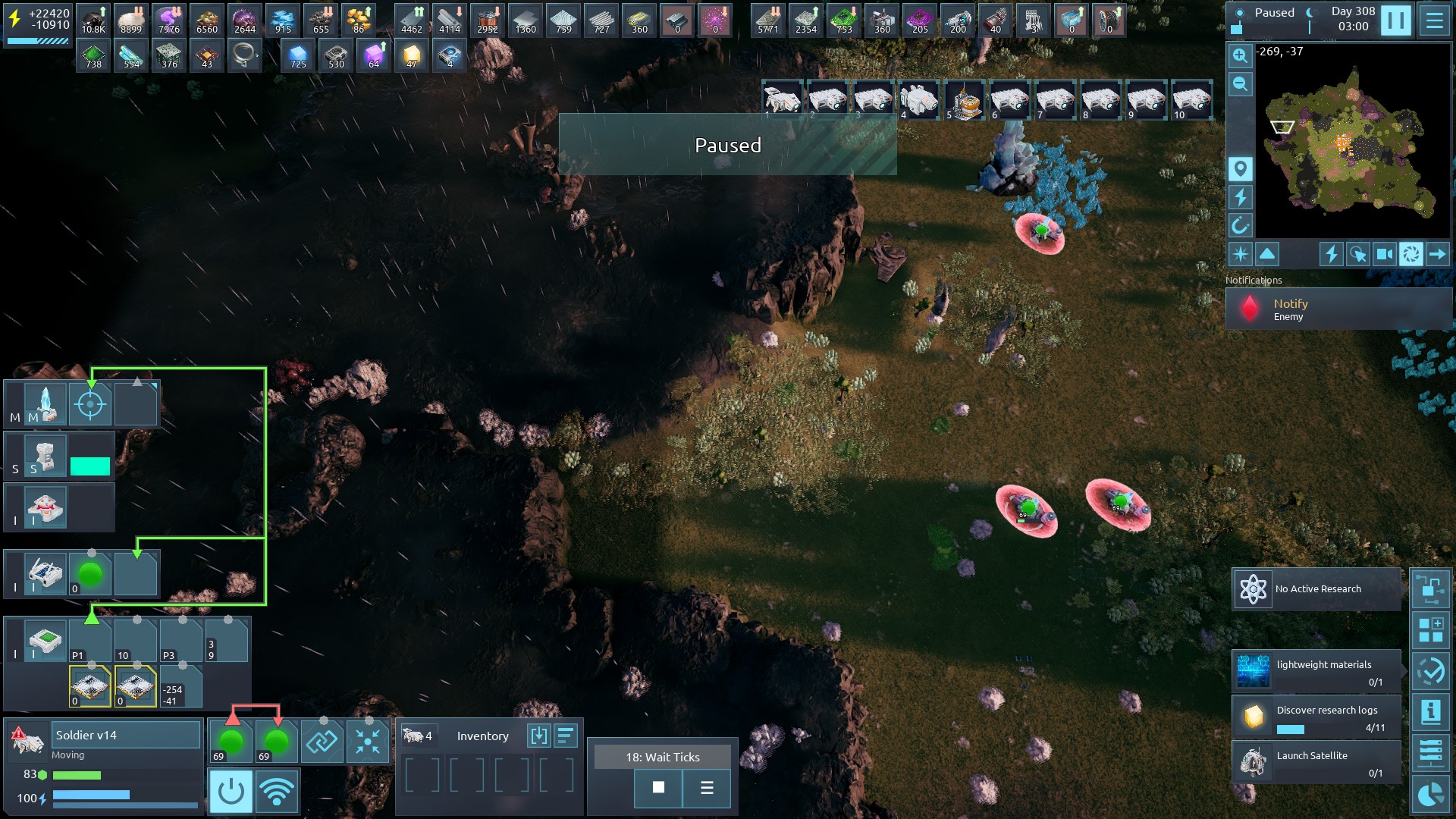Toggle the map location pin filter
Image resolution: width=1456 pixels, height=819 pixels.
click(x=1240, y=169)
